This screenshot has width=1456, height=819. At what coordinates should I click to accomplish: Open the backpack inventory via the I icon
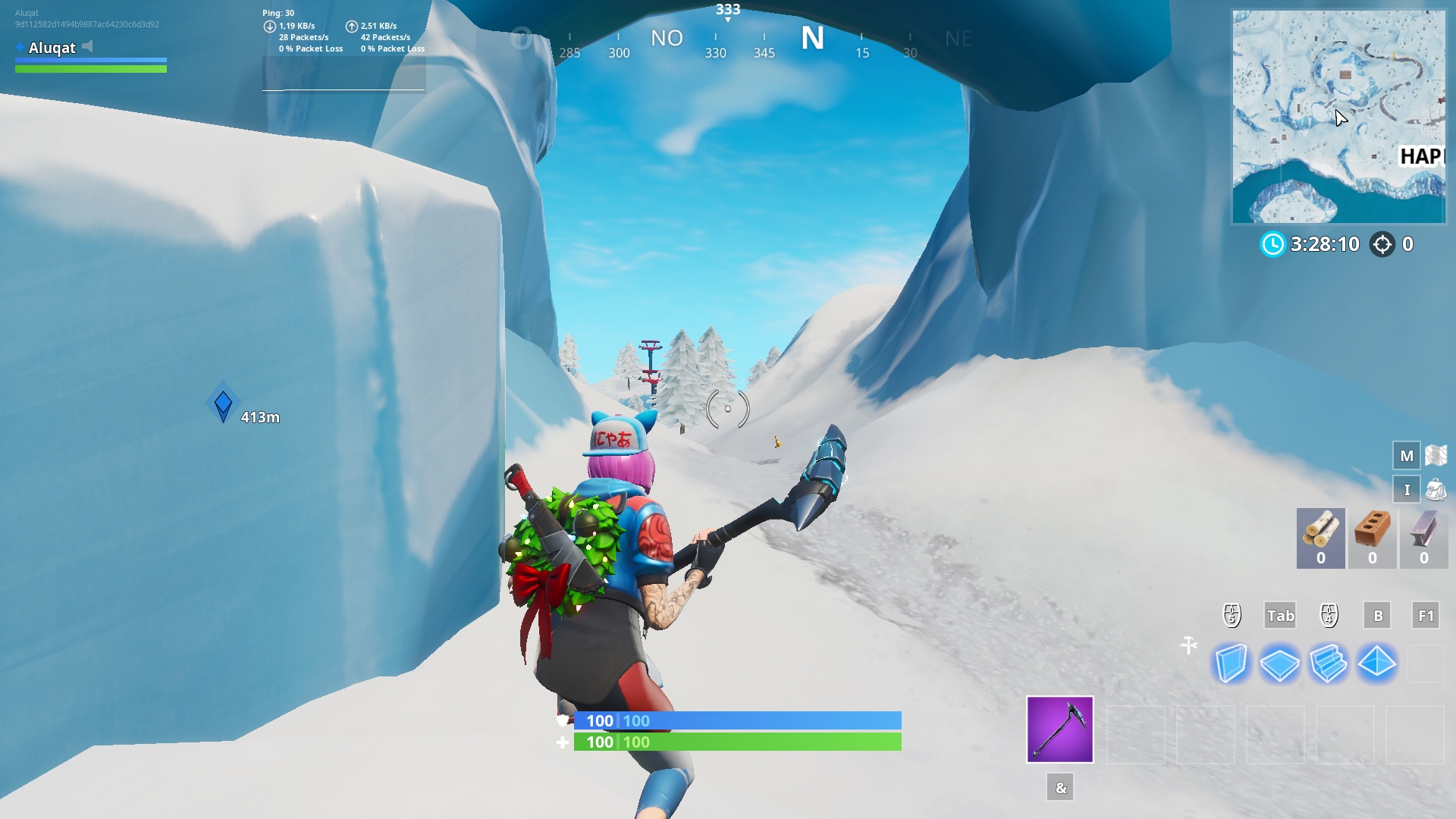tap(1407, 489)
